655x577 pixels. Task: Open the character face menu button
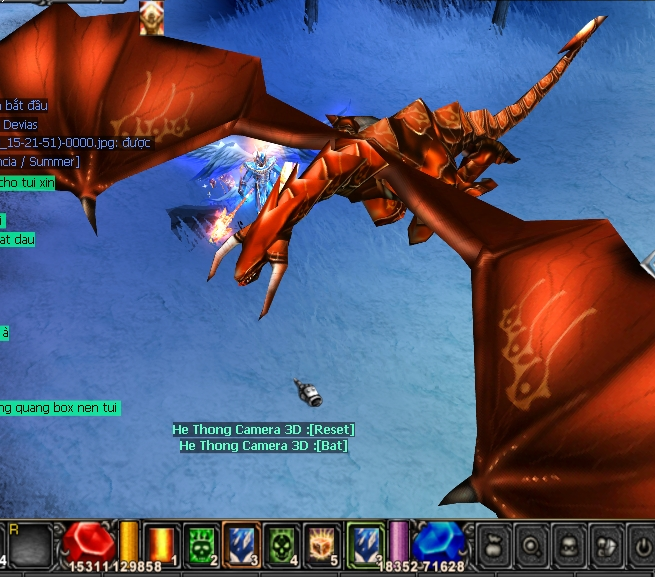(x=569, y=545)
